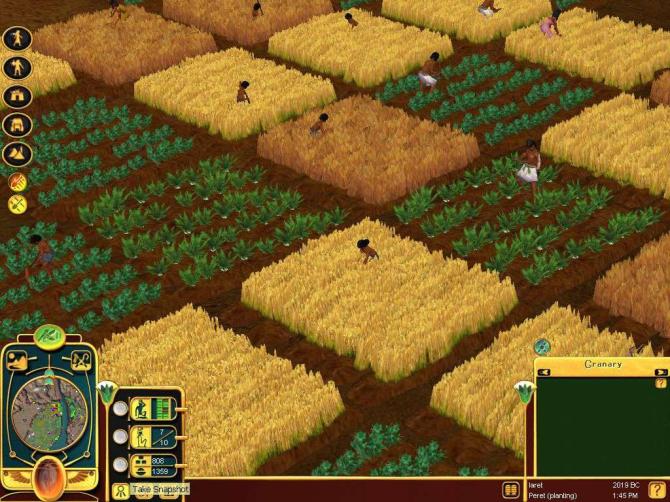Open the pyramids monument category
The width and height of the screenshot is (670, 502).
click(17, 154)
